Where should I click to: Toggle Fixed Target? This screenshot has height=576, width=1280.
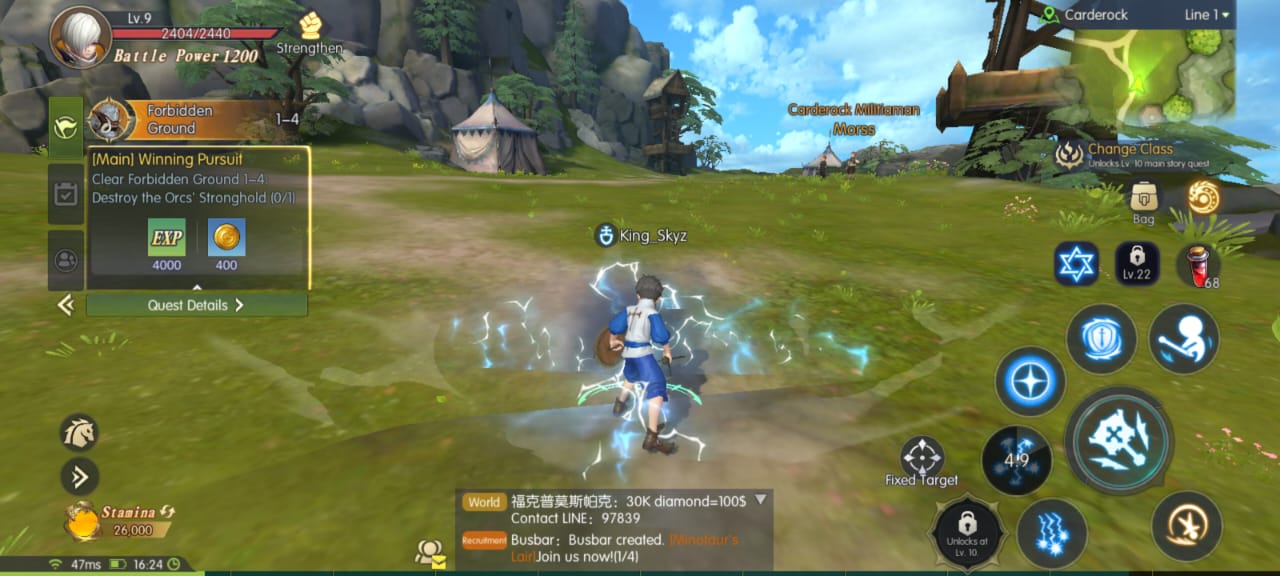click(x=921, y=458)
